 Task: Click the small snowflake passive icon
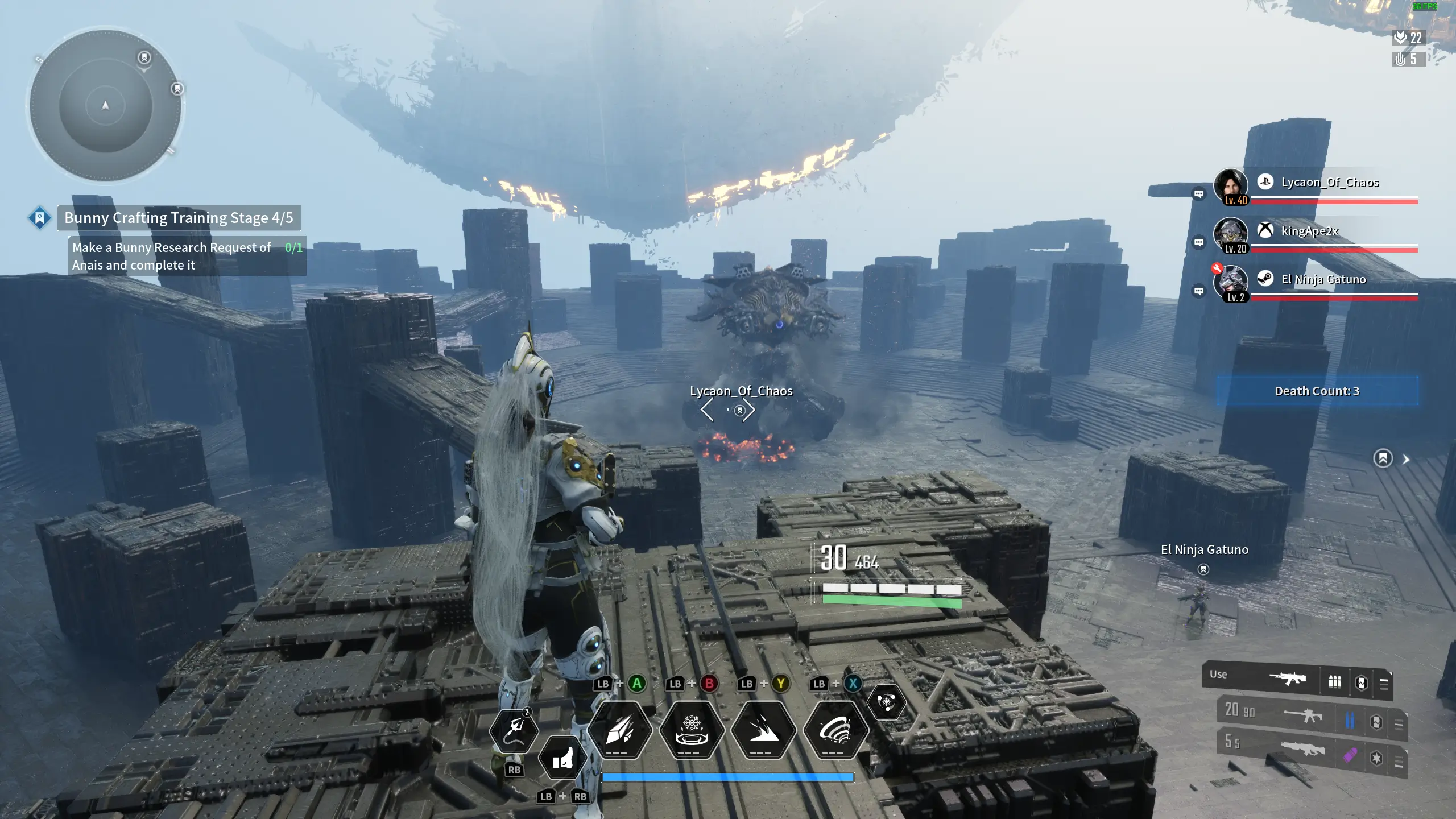click(x=886, y=702)
